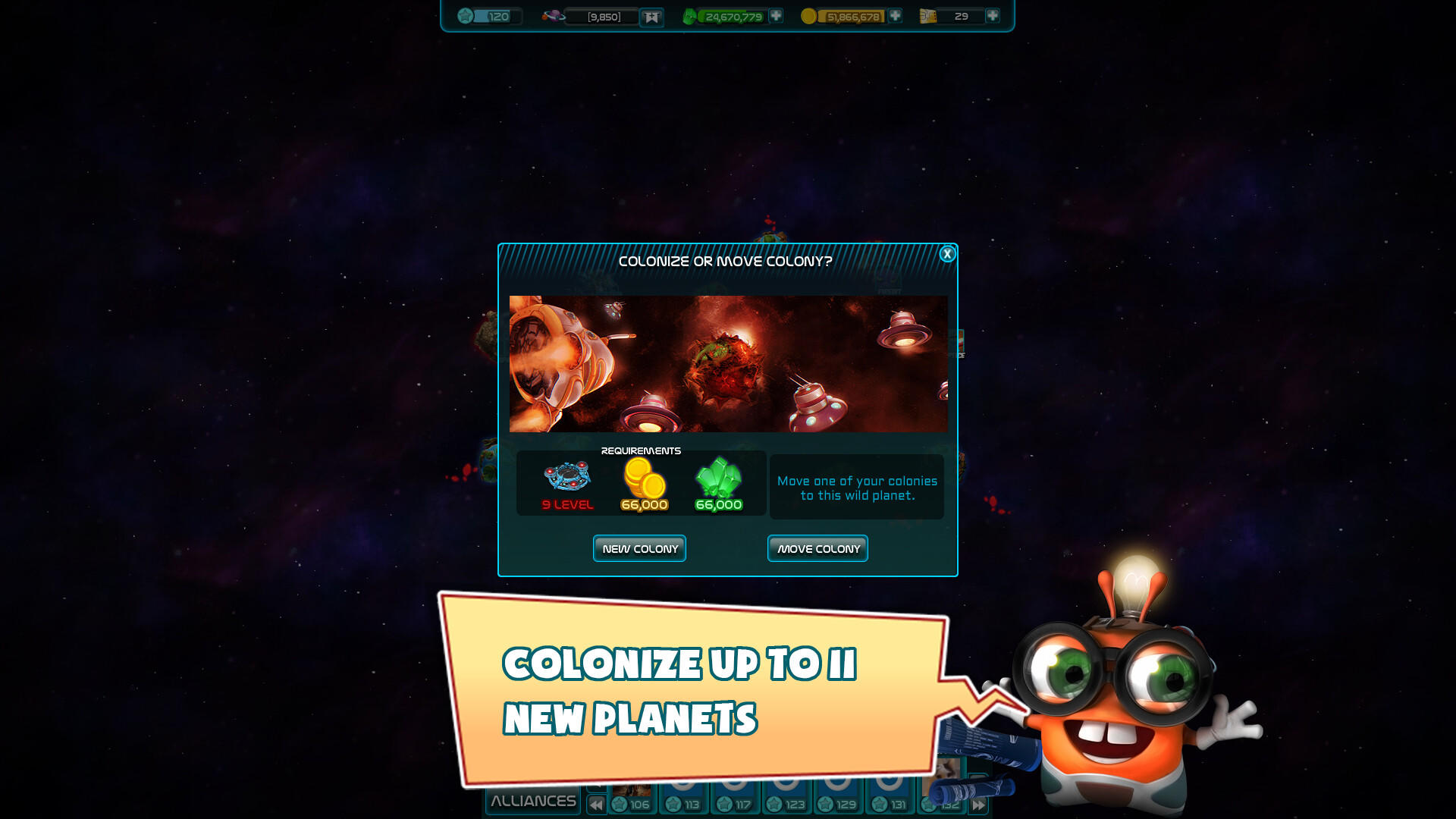Click the double-right arrow to page planets forward
The image size is (1456, 819).
(x=978, y=805)
